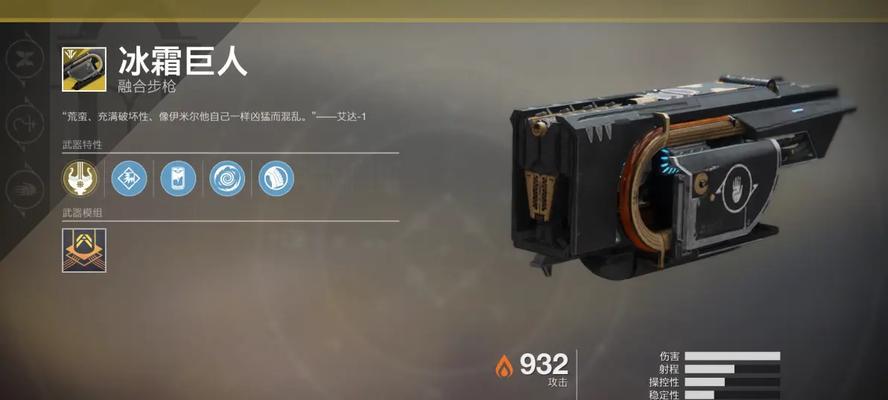
Task: Choose the battery perk icon
Action: point(178,178)
